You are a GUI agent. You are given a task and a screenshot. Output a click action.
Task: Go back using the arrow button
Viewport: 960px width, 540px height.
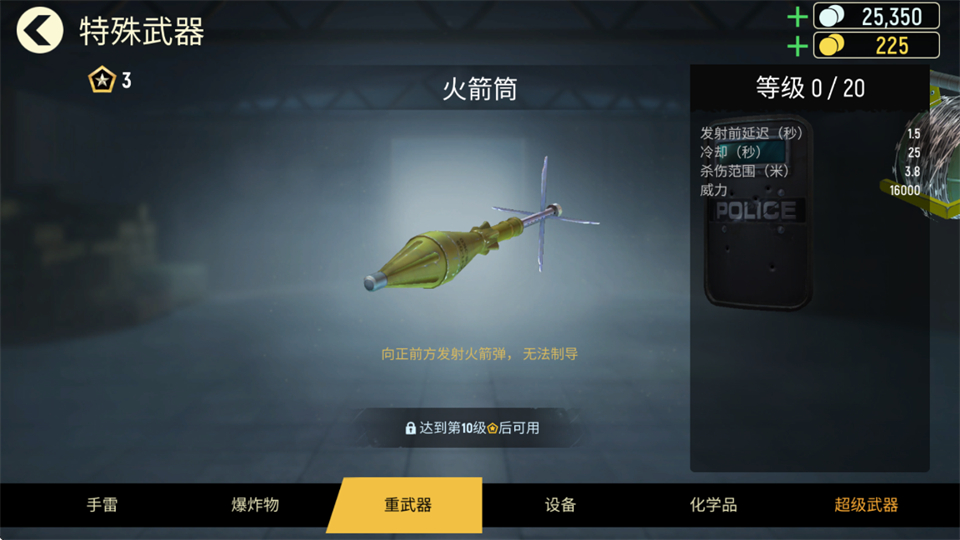(x=39, y=31)
